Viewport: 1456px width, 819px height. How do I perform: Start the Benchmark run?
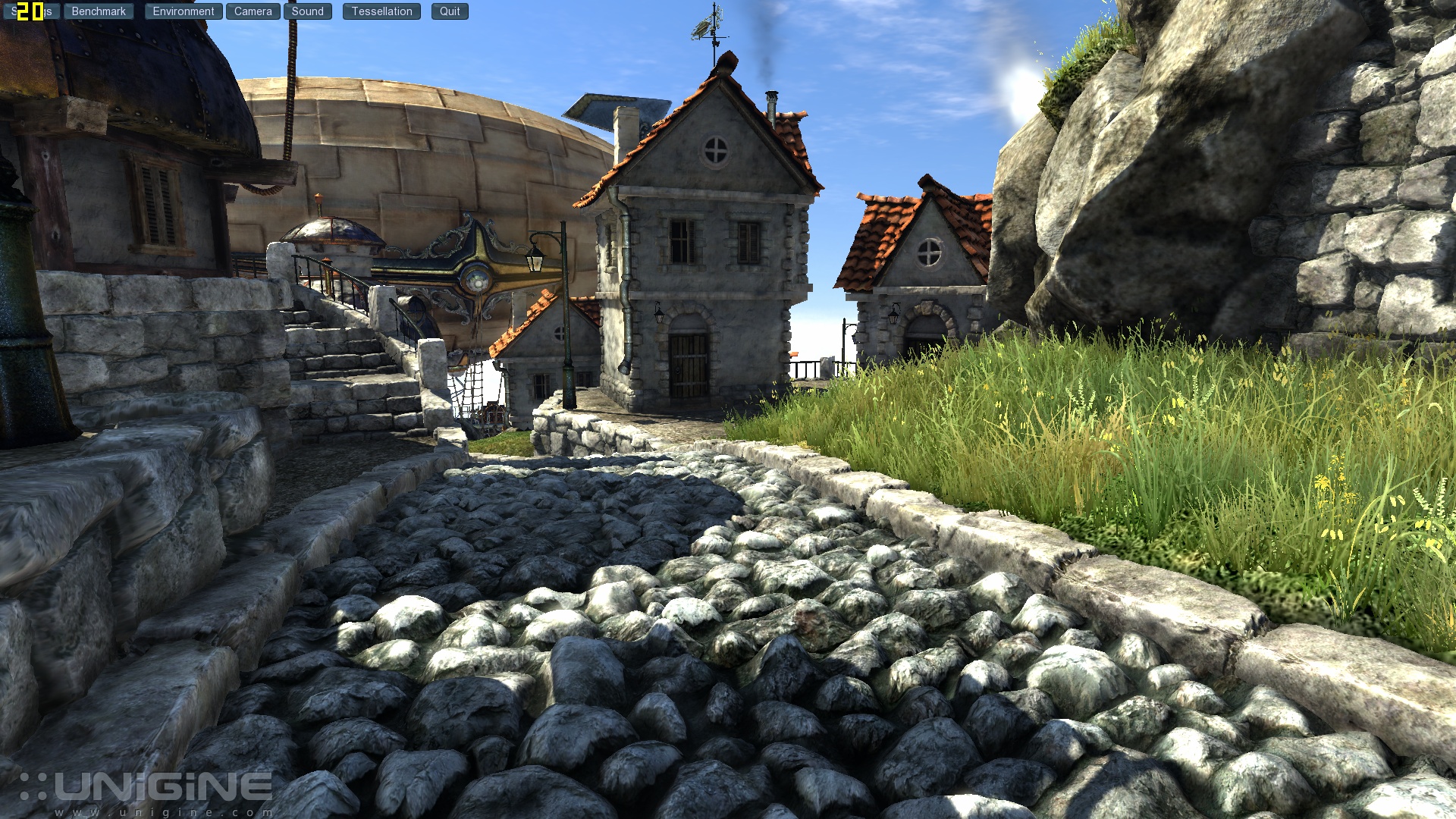tap(99, 11)
